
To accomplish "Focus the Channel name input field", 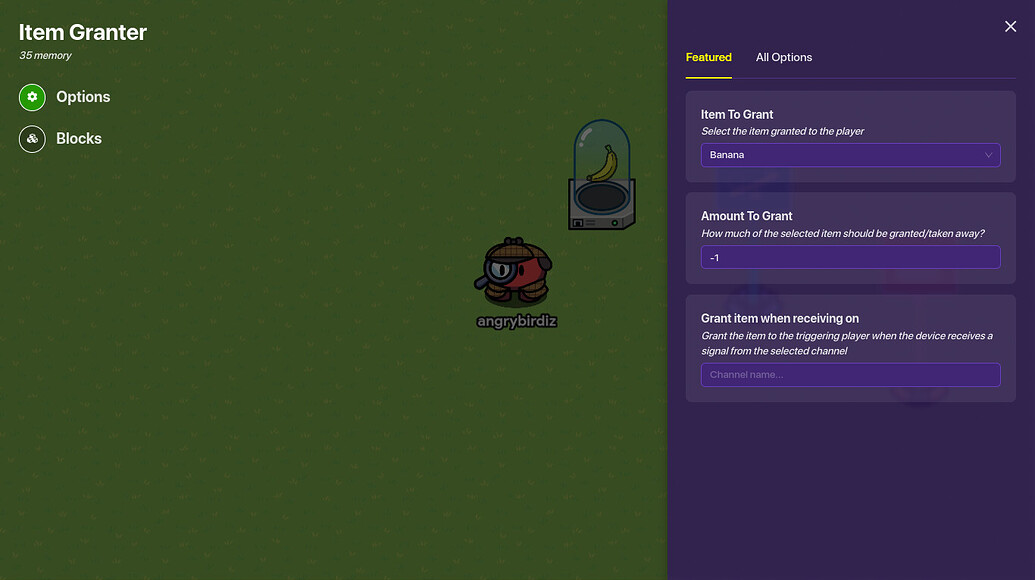I will coord(850,375).
